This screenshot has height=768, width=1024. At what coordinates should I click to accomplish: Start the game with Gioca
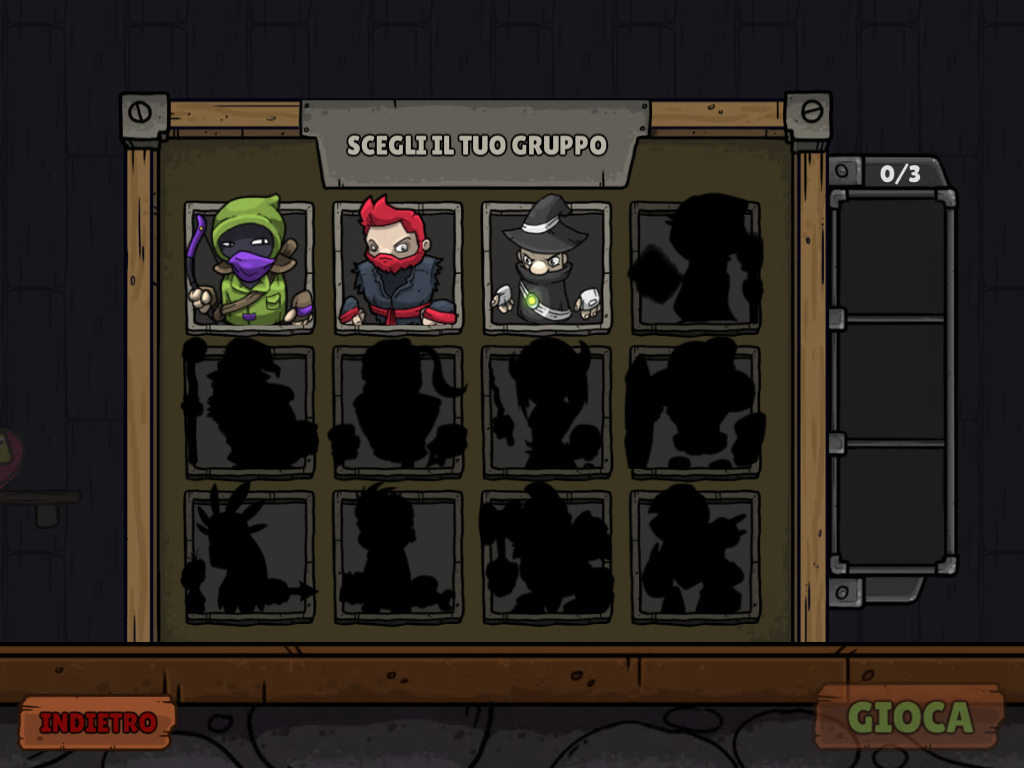coord(909,716)
